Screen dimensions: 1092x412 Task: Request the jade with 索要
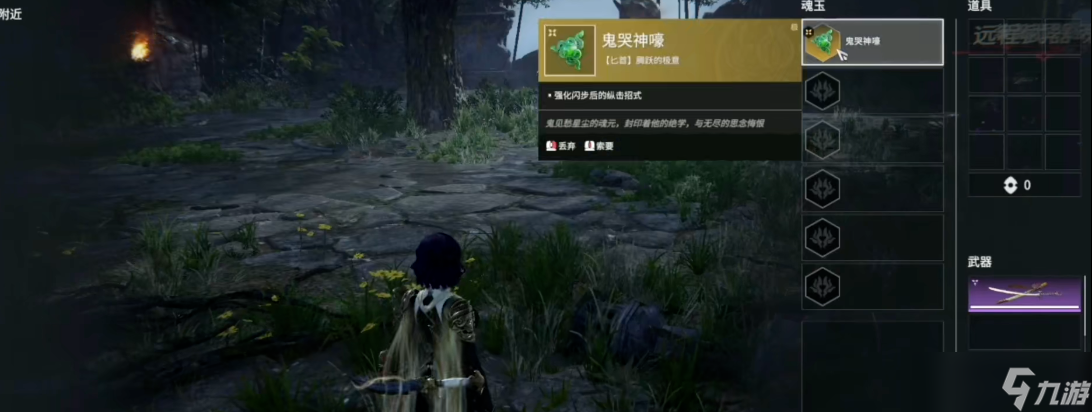pyautogui.click(x=599, y=146)
